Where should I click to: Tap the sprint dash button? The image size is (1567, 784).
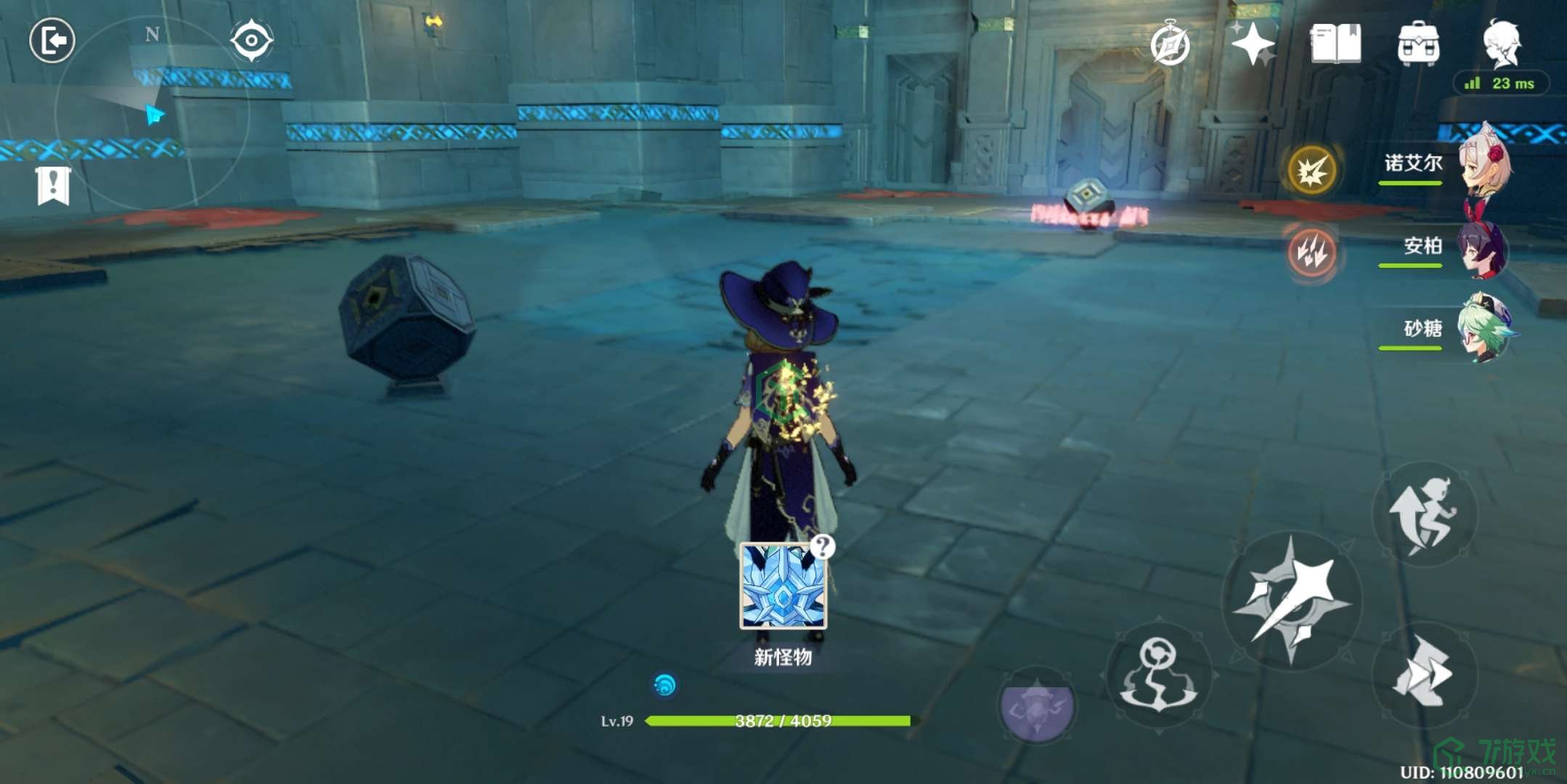tap(1424, 674)
